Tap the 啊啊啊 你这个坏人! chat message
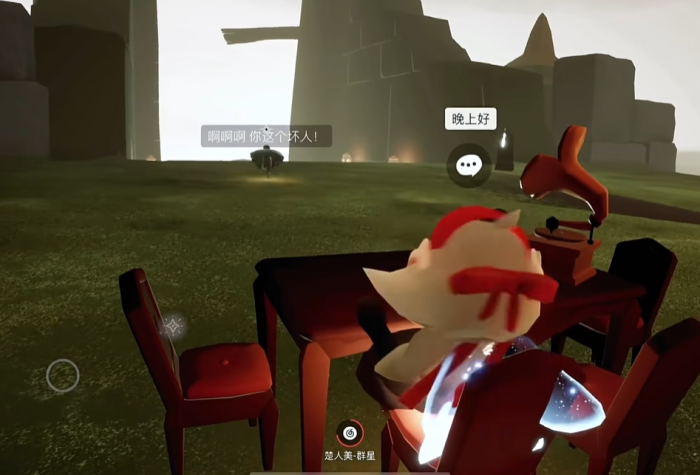The image size is (700, 475). click(x=266, y=136)
